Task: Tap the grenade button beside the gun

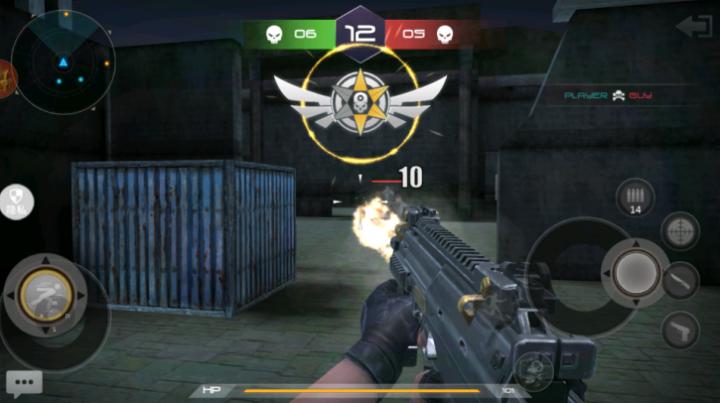Action: (533, 372)
